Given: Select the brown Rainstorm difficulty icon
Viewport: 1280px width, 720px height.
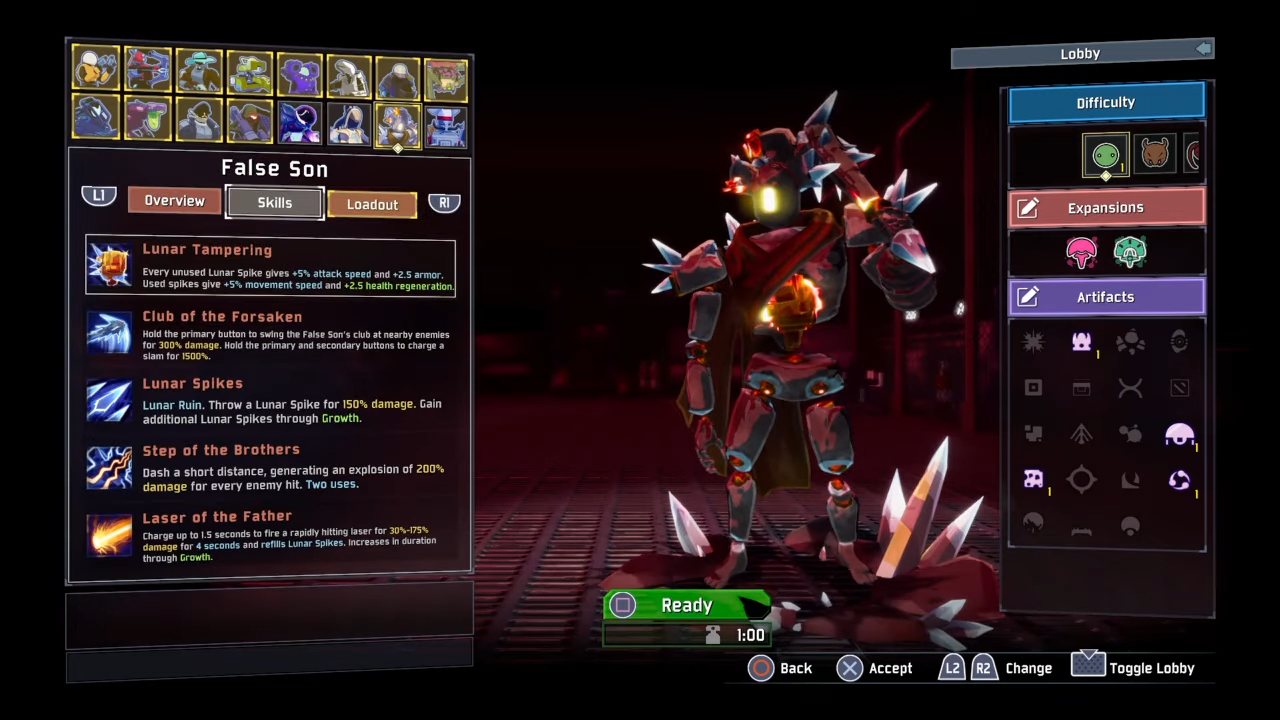Looking at the screenshot, I should tap(1155, 154).
